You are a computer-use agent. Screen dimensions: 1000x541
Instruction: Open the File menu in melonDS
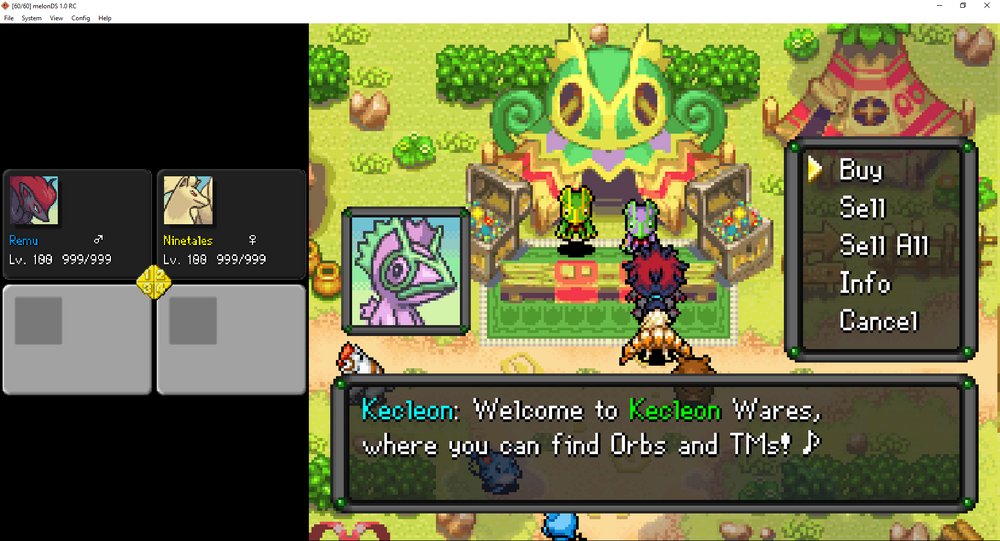click(x=9, y=18)
